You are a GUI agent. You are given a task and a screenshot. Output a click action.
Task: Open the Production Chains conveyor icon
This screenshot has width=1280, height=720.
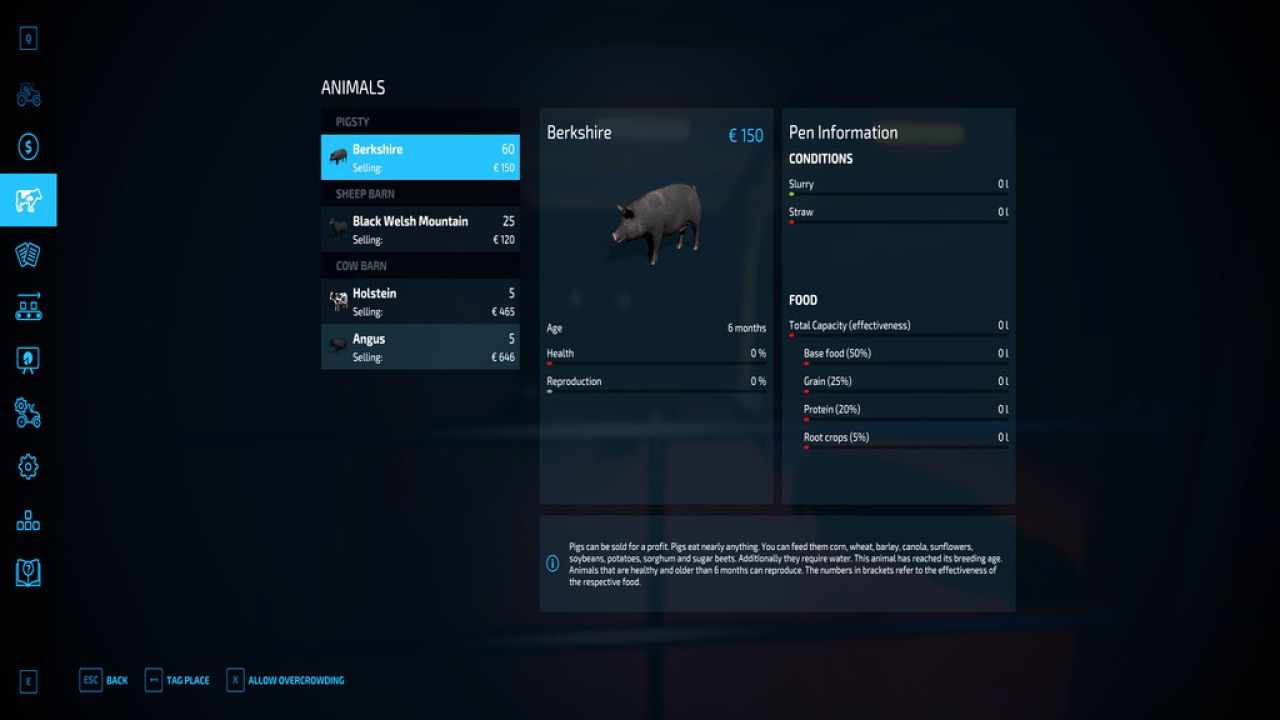tap(28, 307)
